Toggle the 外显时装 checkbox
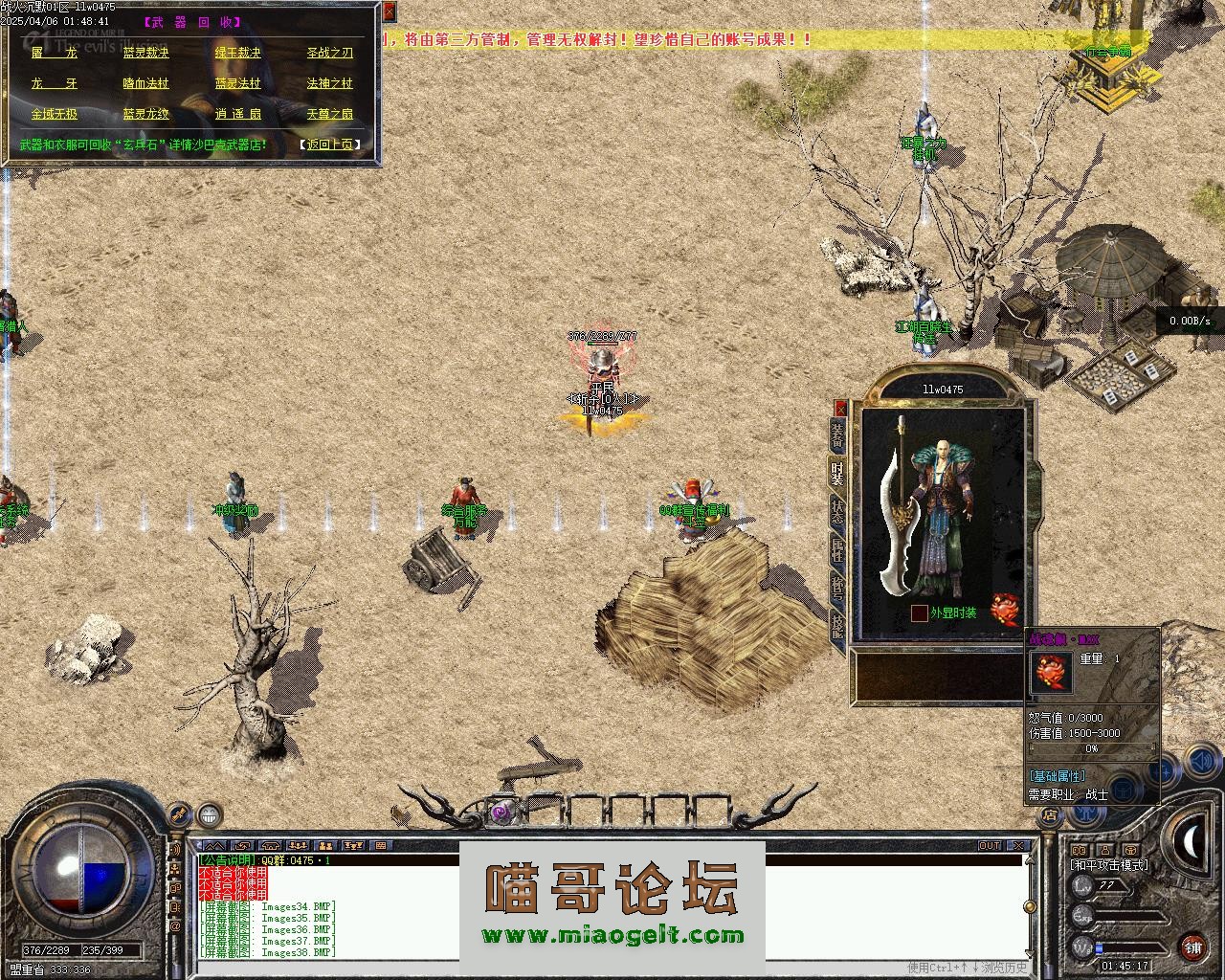1225x980 pixels. tap(920, 612)
